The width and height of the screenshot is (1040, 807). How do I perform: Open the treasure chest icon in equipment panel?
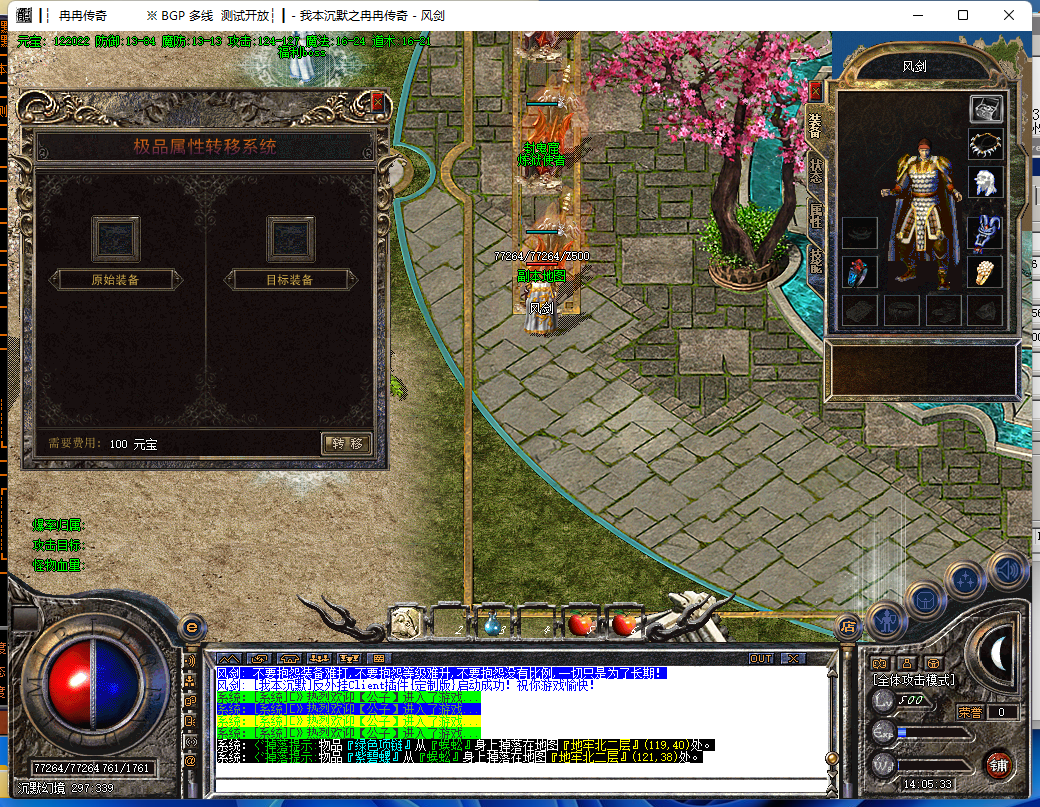986,109
